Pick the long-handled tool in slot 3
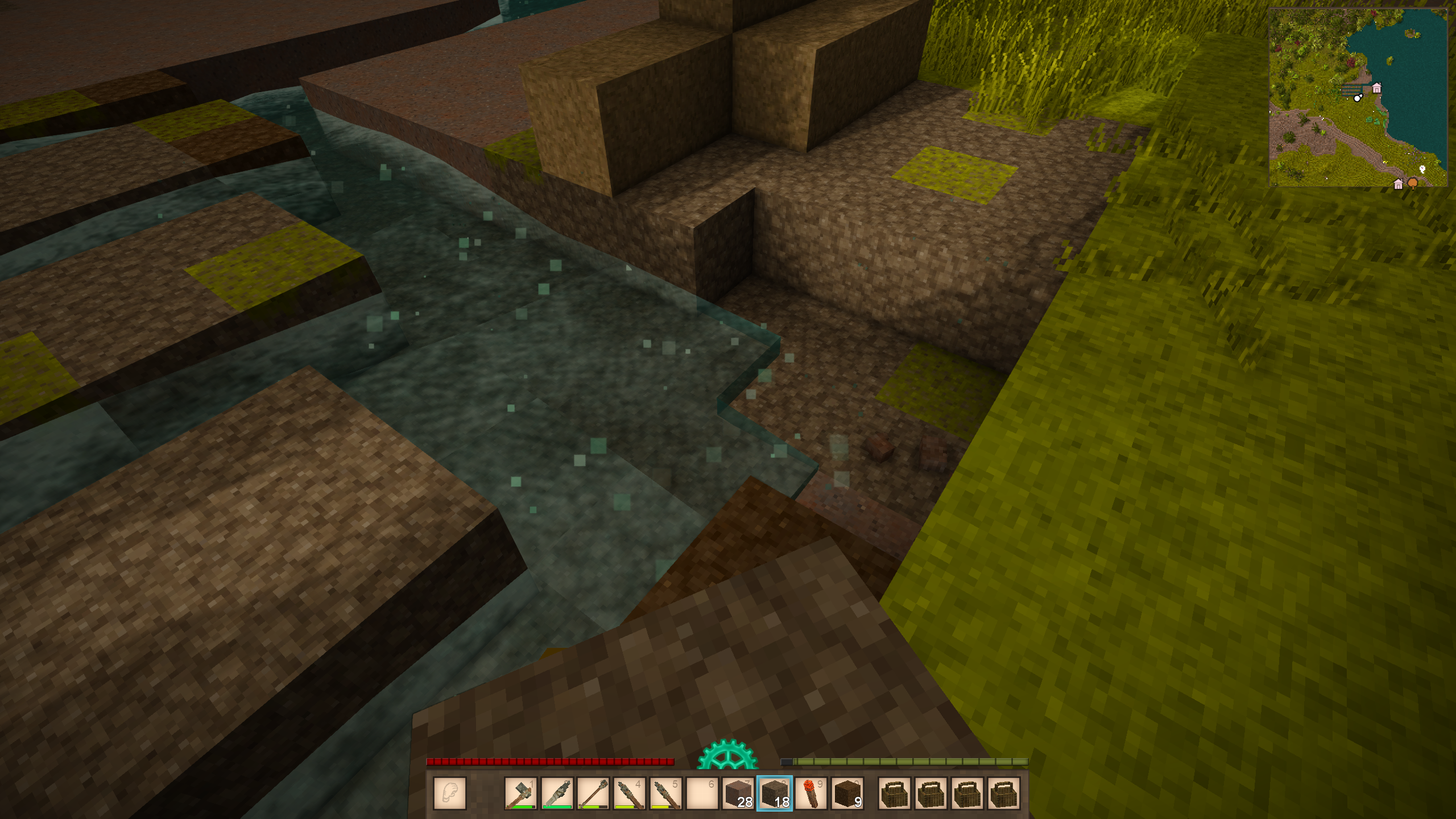This screenshot has height=819, width=1456. click(x=593, y=793)
